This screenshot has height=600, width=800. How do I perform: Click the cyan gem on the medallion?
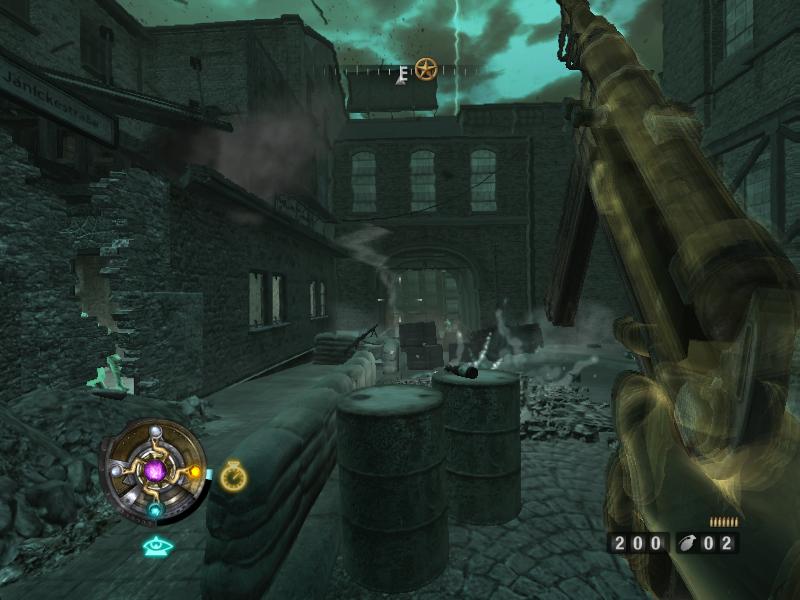pyautogui.click(x=155, y=509)
